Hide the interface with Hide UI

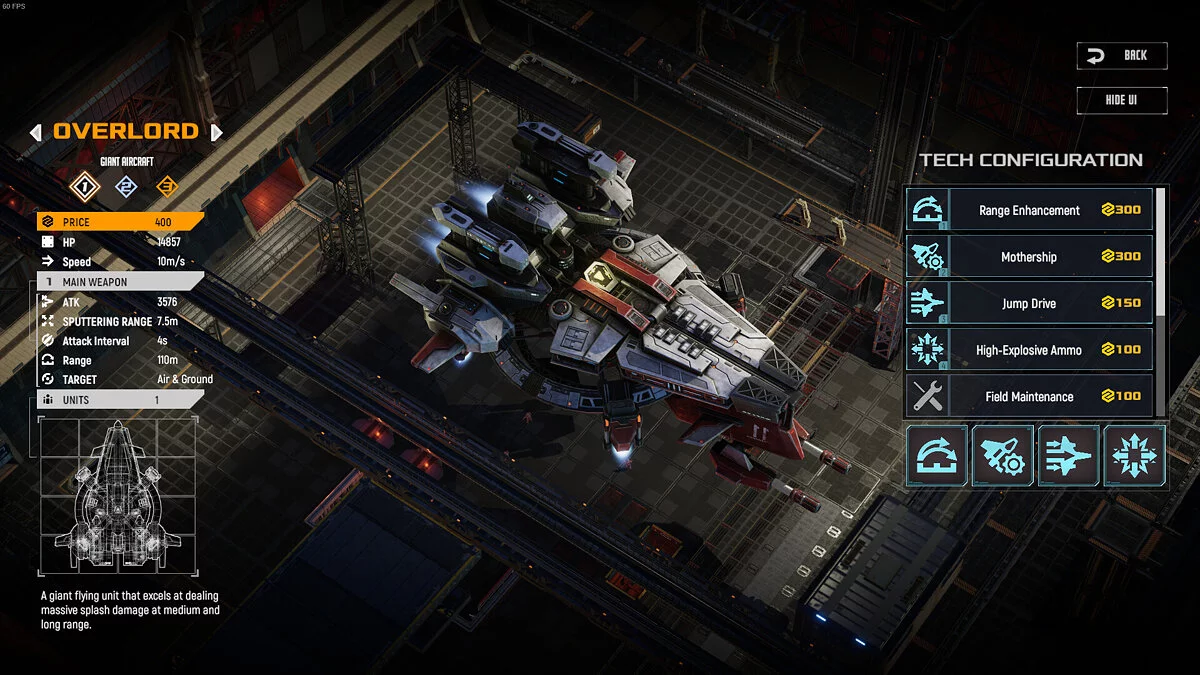[1121, 101]
